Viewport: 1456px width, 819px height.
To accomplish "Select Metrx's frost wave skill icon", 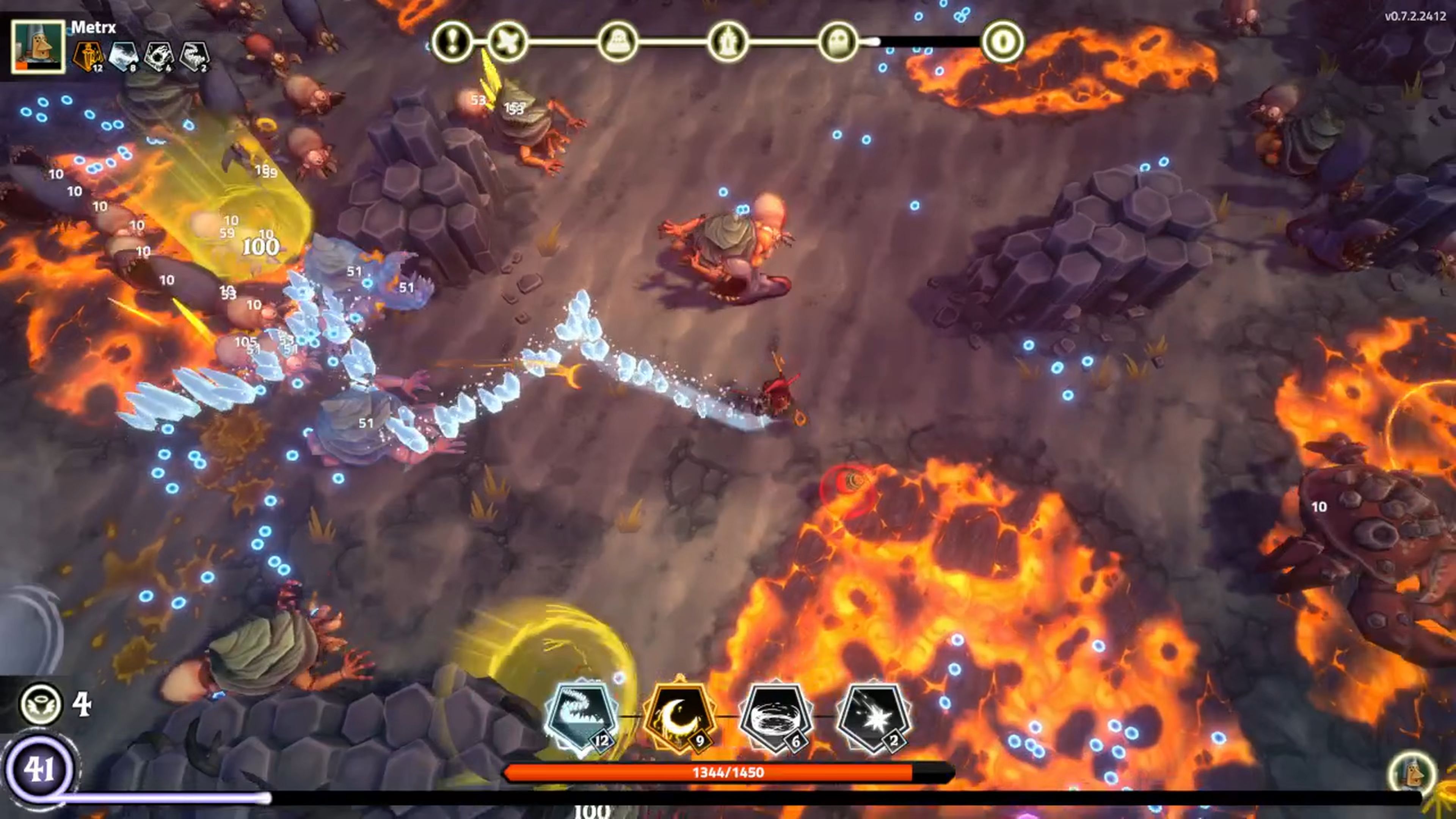I will (123, 56).
